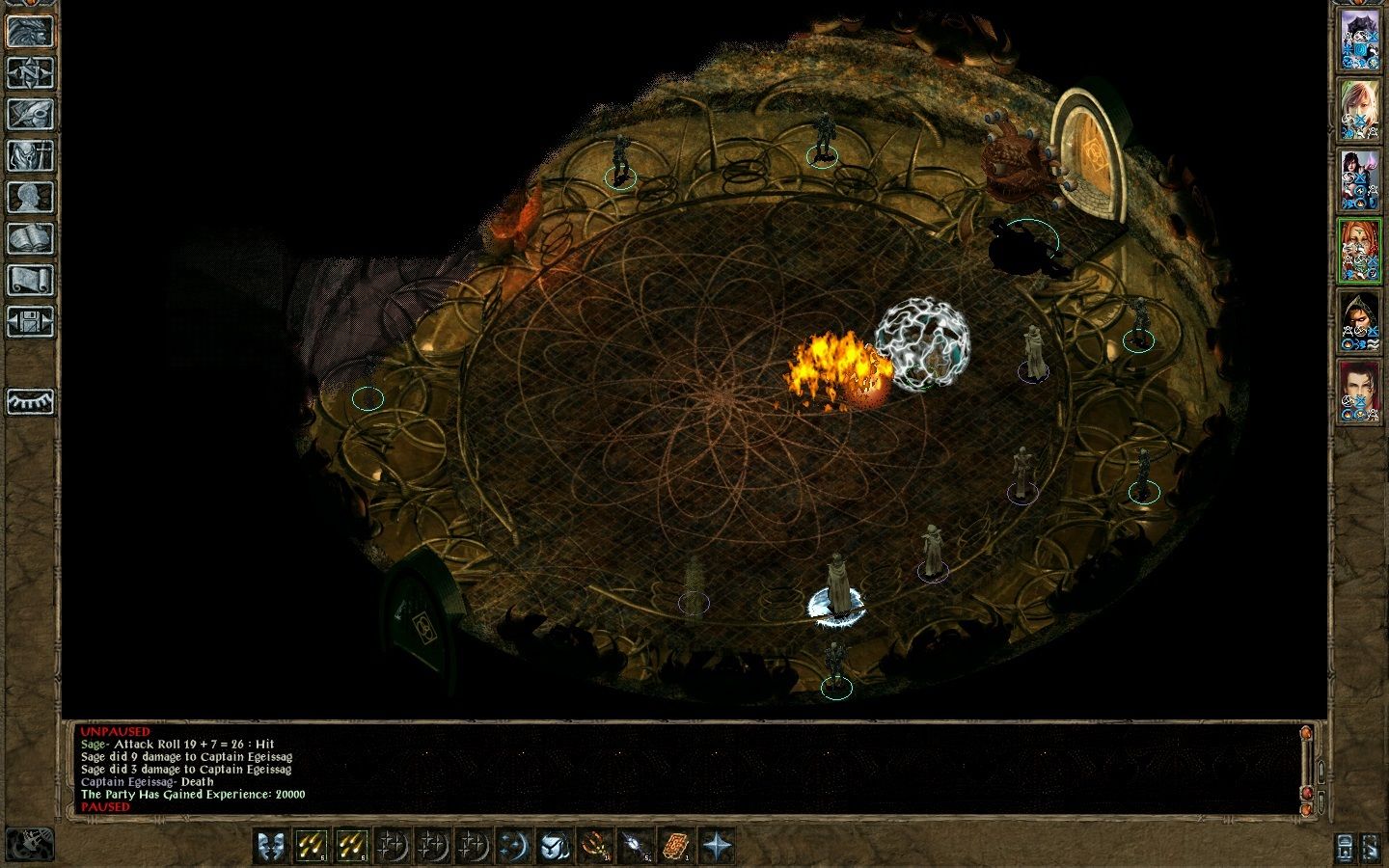
Task: Use the orange scroll quick item
Action: click(677, 846)
